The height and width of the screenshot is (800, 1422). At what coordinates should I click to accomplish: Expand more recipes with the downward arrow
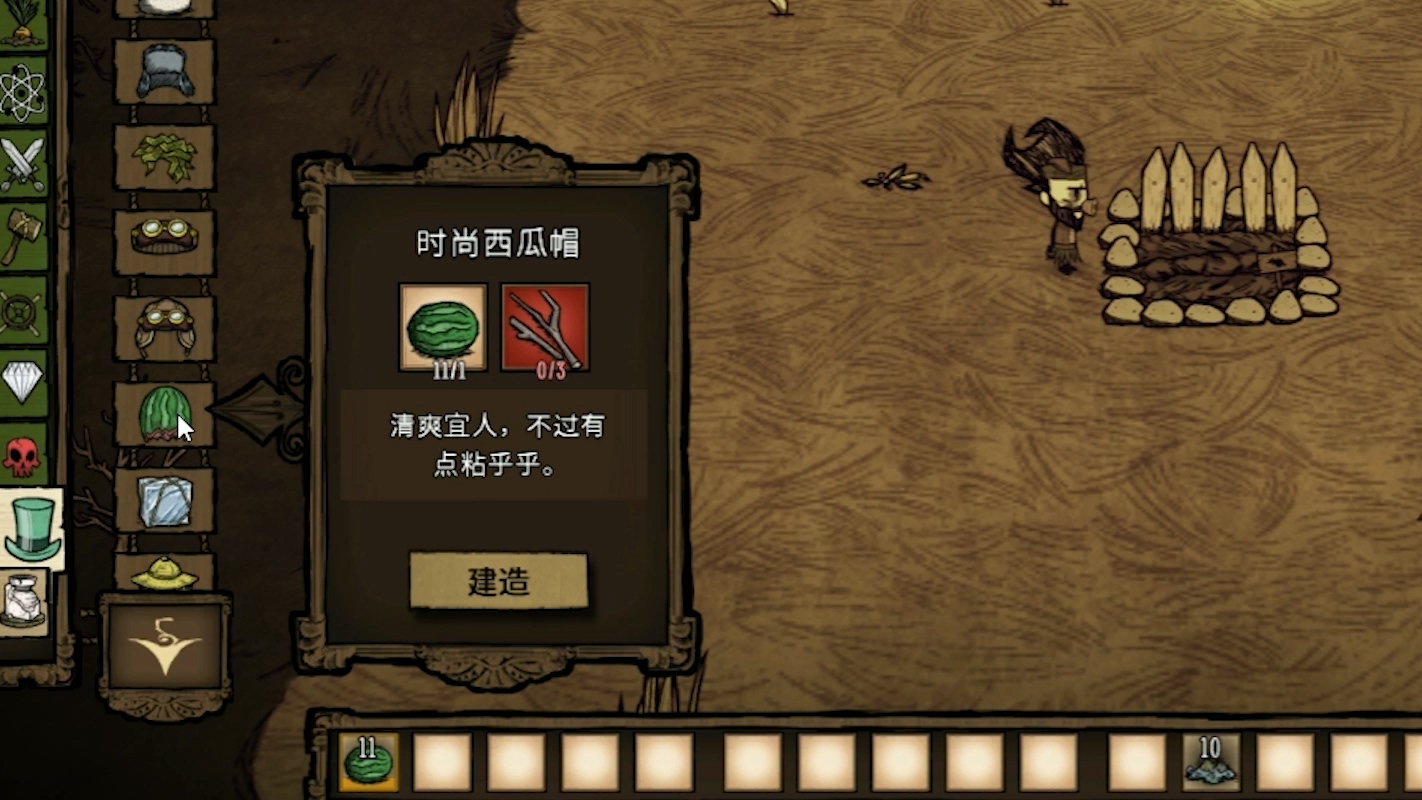(x=163, y=643)
